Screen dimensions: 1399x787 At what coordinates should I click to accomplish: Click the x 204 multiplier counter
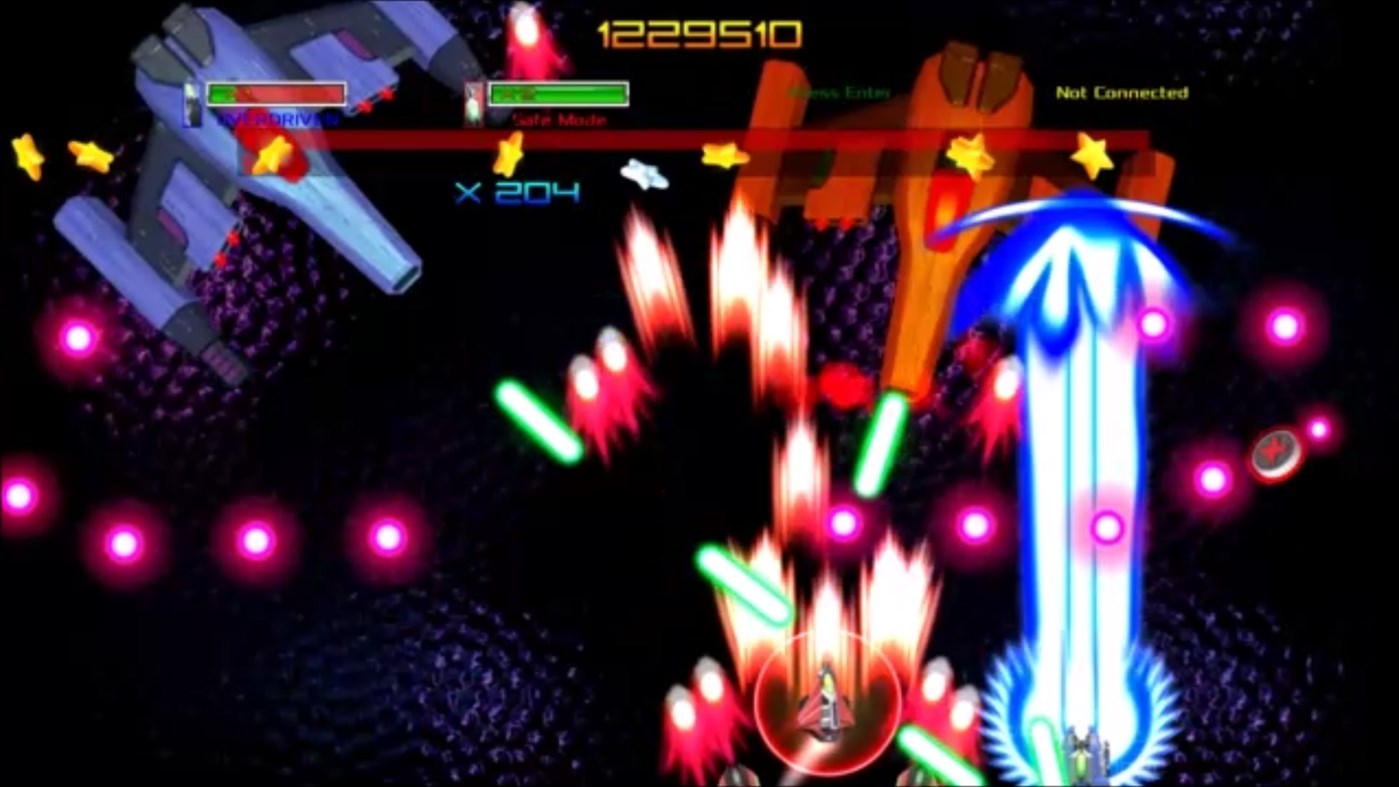point(515,193)
